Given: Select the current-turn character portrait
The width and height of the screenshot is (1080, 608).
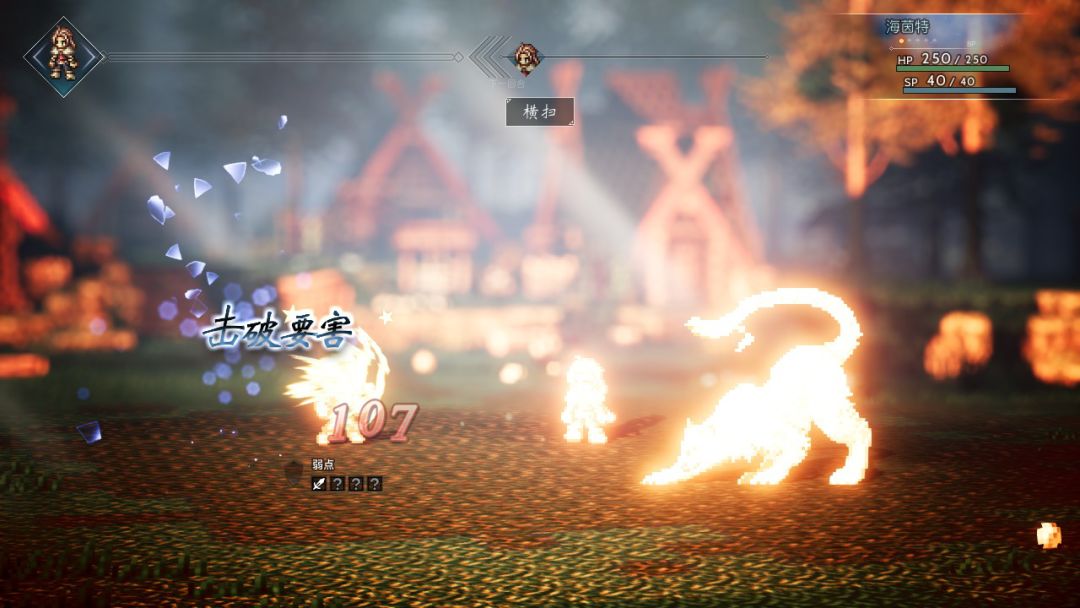Looking at the screenshot, I should [63, 56].
